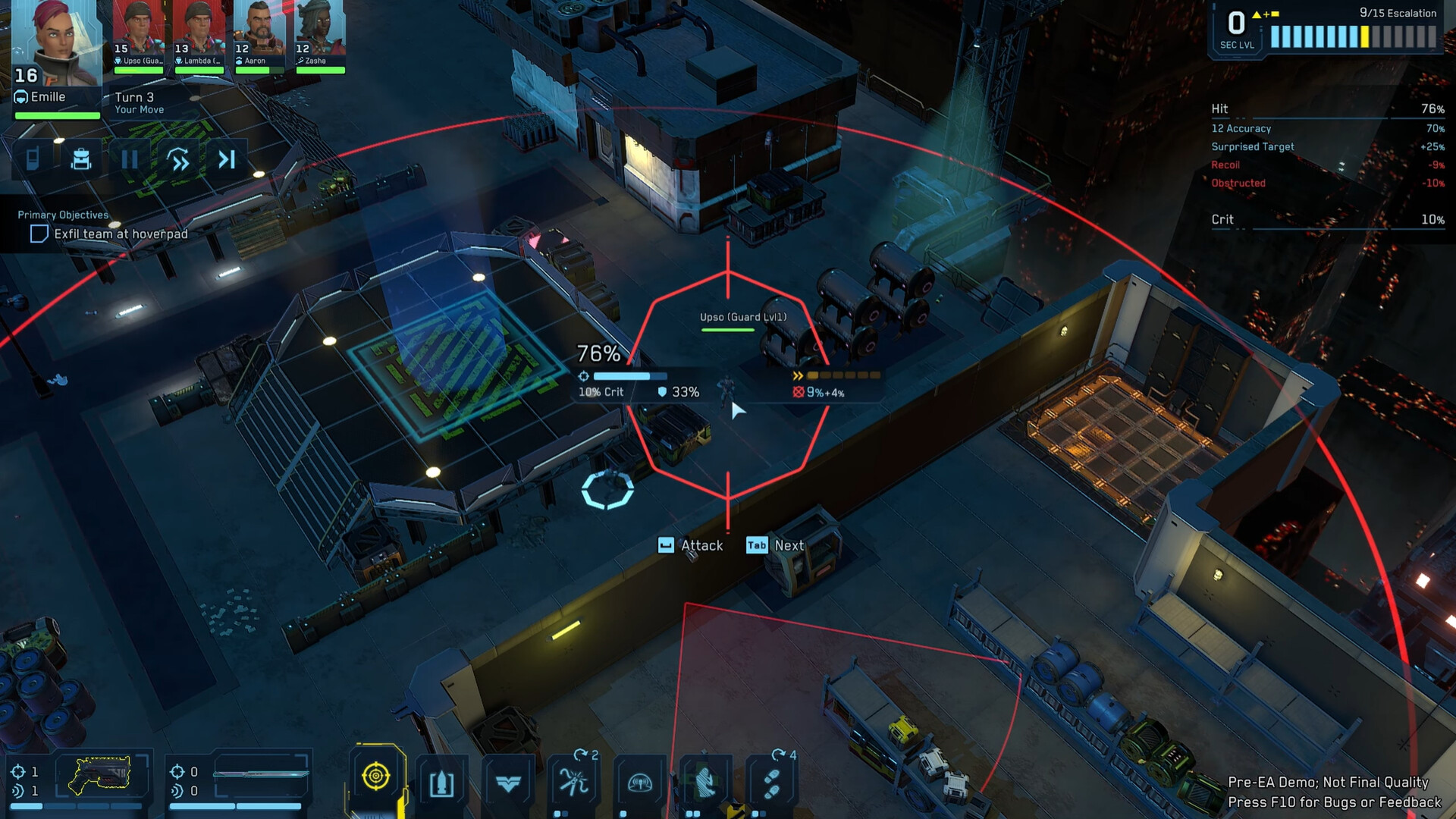This screenshot has height=819, width=1456.
Task: Toggle pause with the pause icon
Action: [x=129, y=159]
